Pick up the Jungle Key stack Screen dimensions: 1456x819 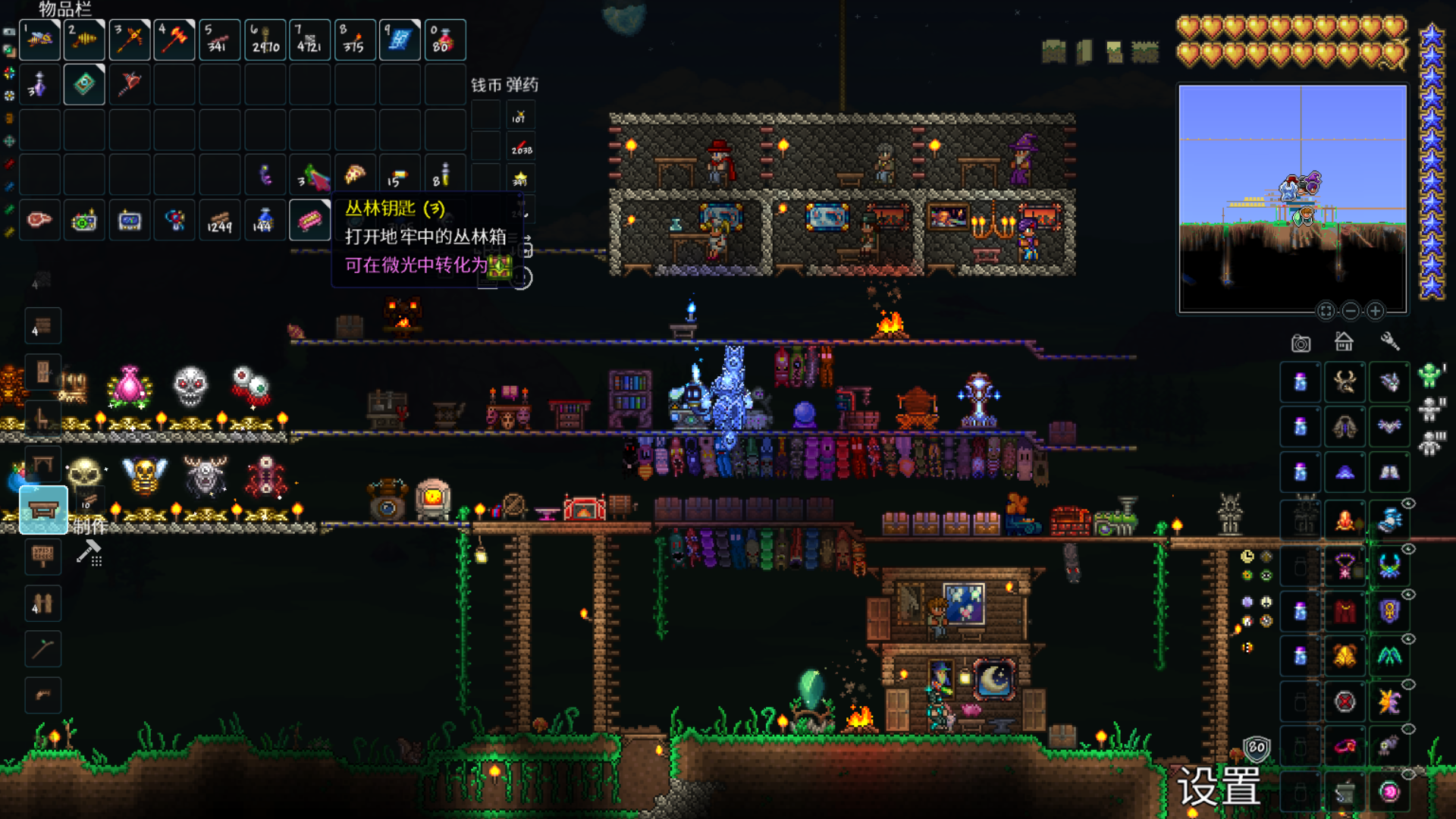coord(309,221)
